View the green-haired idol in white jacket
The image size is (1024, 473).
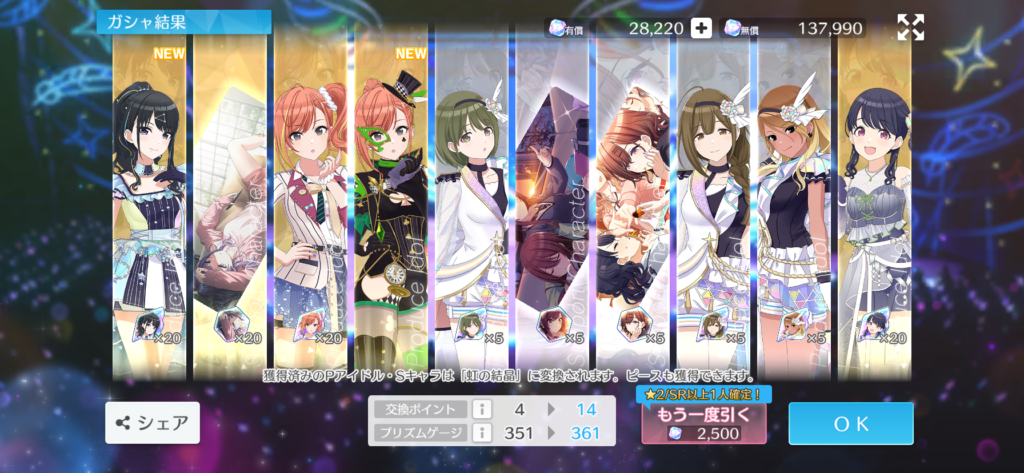(x=472, y=200)
